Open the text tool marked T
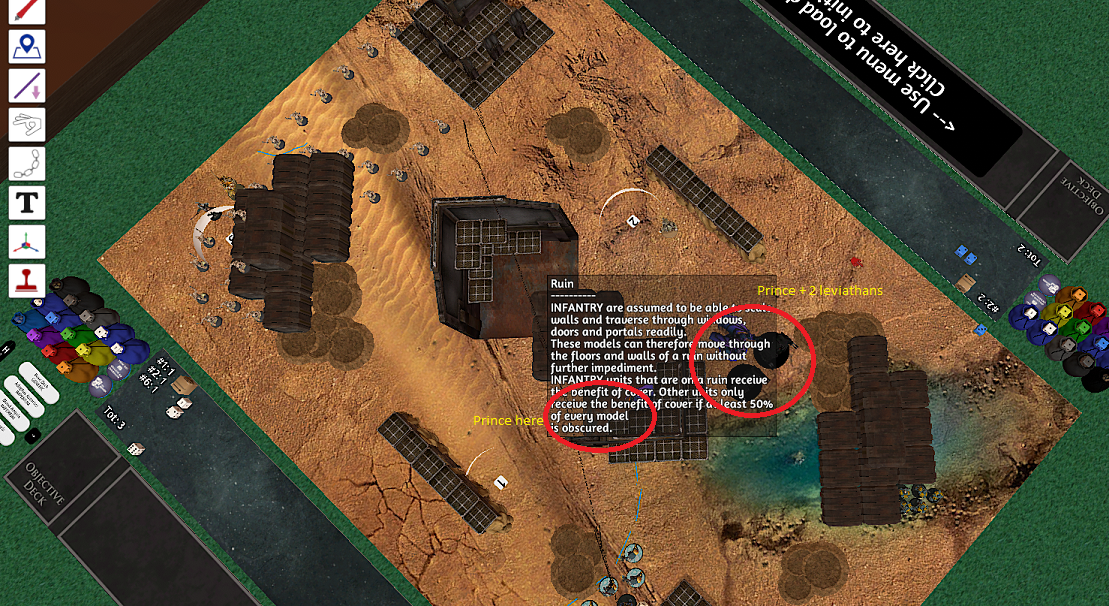The image size is (1109, 606). [x=28, y=203]
